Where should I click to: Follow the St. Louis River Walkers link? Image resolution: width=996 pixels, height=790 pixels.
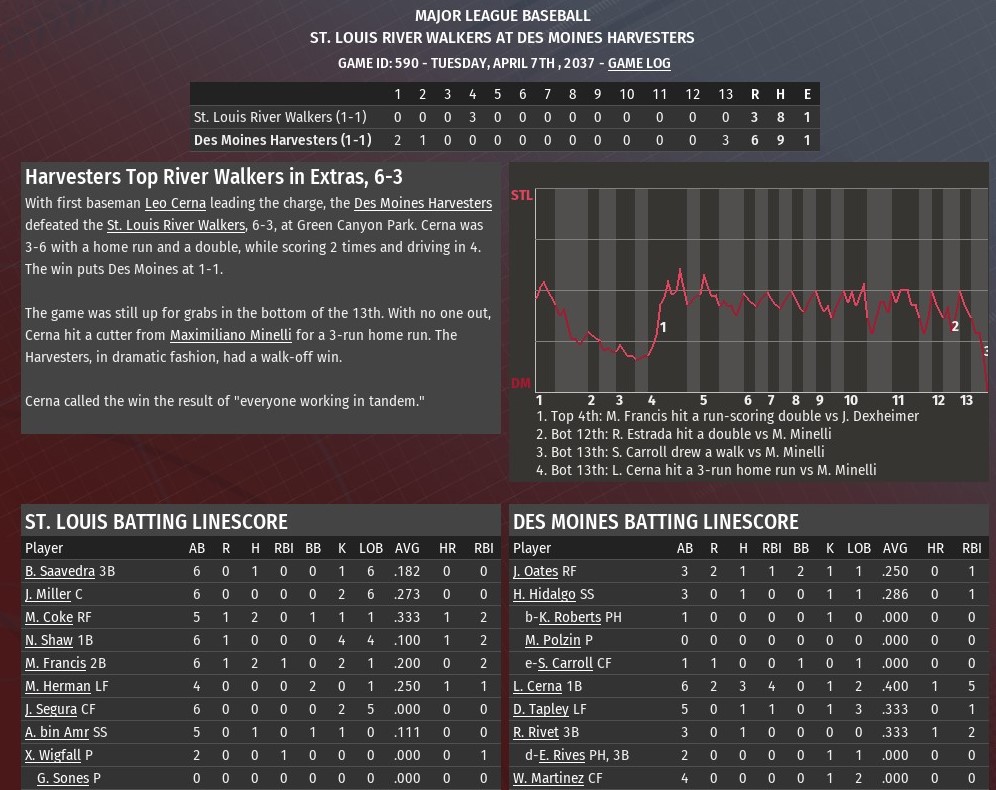(175, 225)
